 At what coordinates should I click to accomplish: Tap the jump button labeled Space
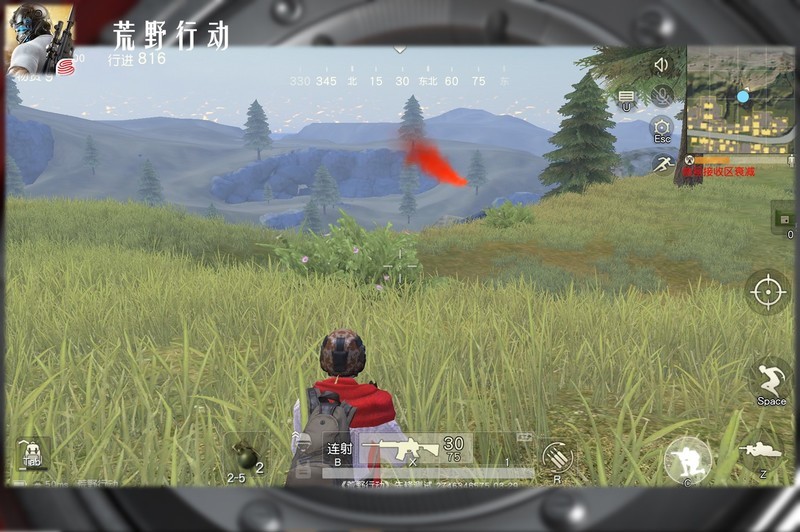pos(770,382)
